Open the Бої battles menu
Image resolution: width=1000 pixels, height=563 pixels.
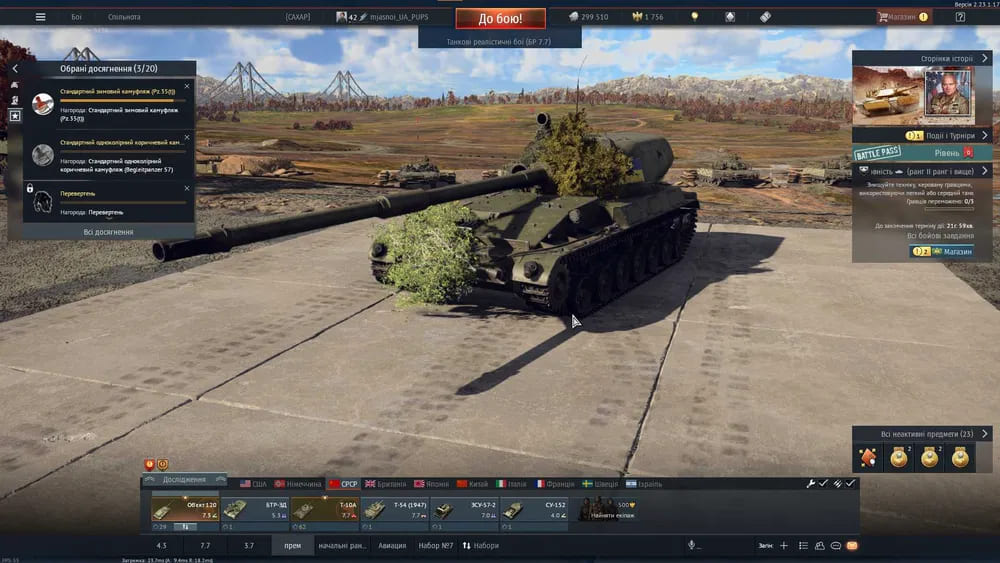click(x=77, y=17)
